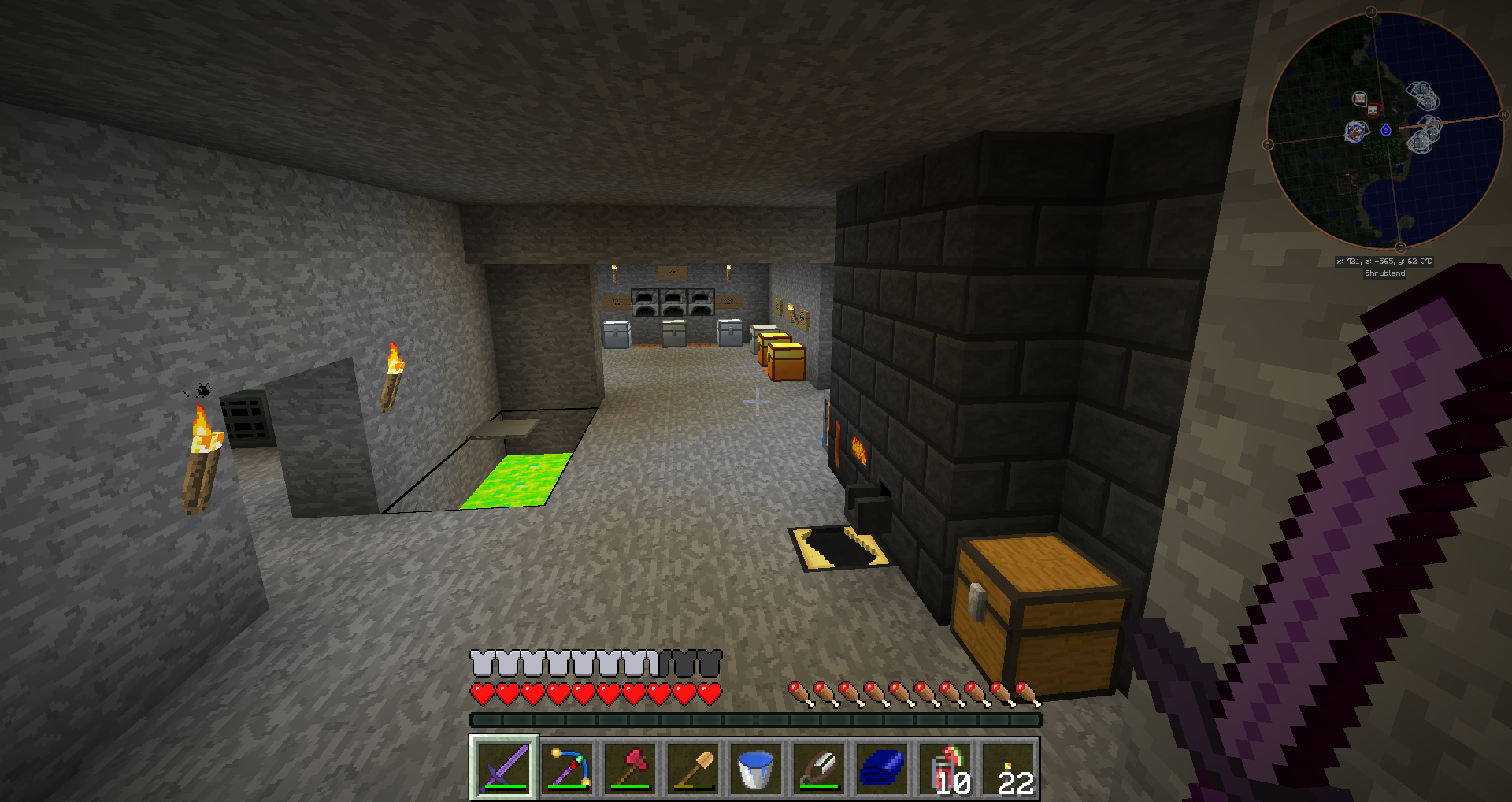Click the pig marker on the minimap
Viewport: 1512px width, 802px height.
pyautogui.click(x=1359, y=98)
